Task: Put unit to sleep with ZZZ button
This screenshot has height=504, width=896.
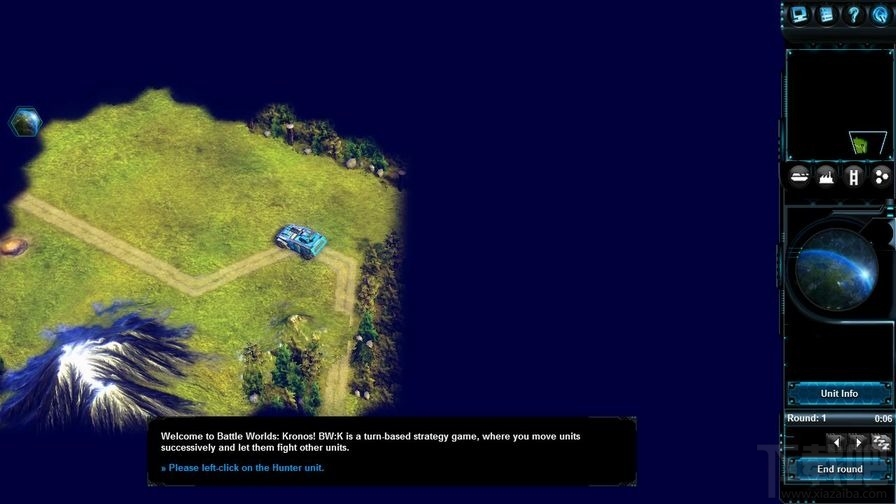Action: (881, 441)
